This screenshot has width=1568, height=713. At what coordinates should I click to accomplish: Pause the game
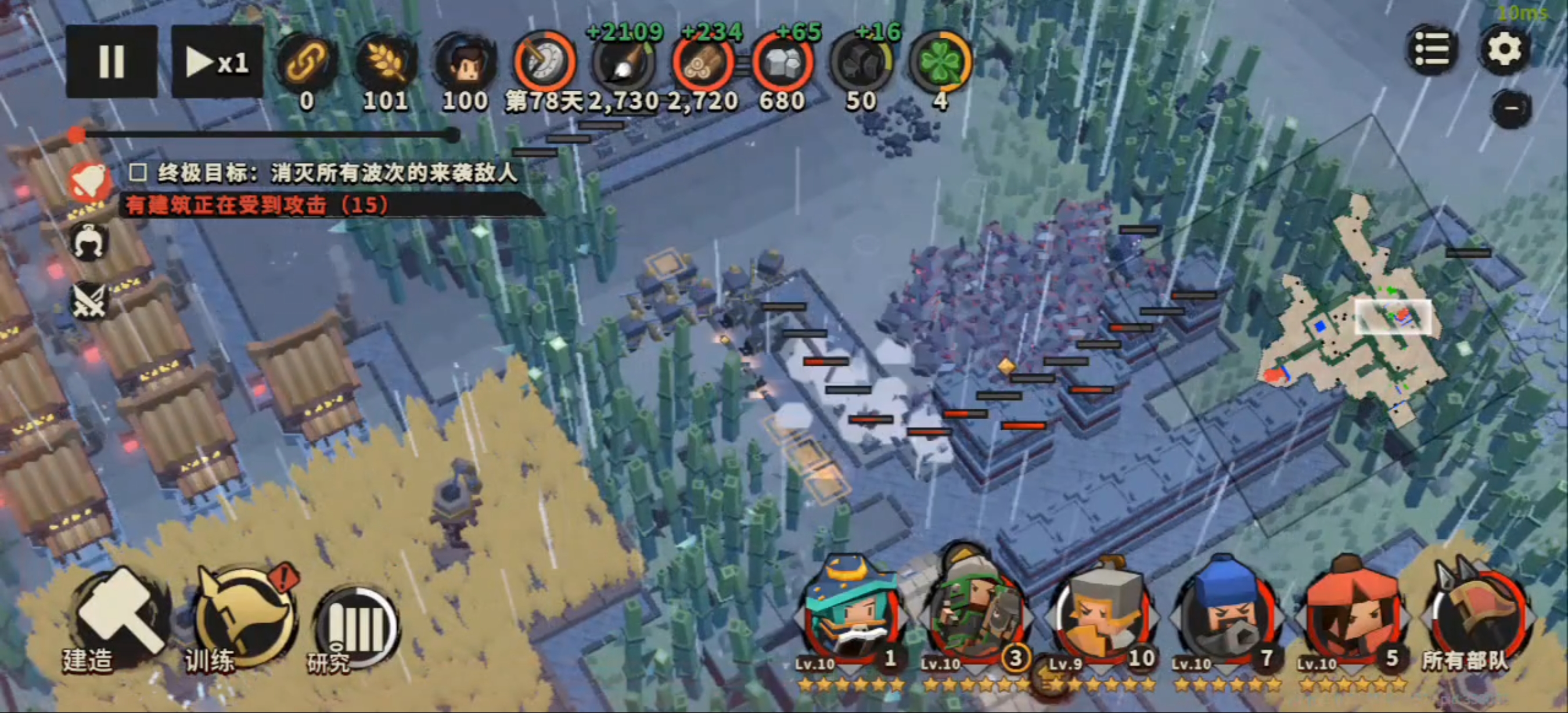pos(112,62)
